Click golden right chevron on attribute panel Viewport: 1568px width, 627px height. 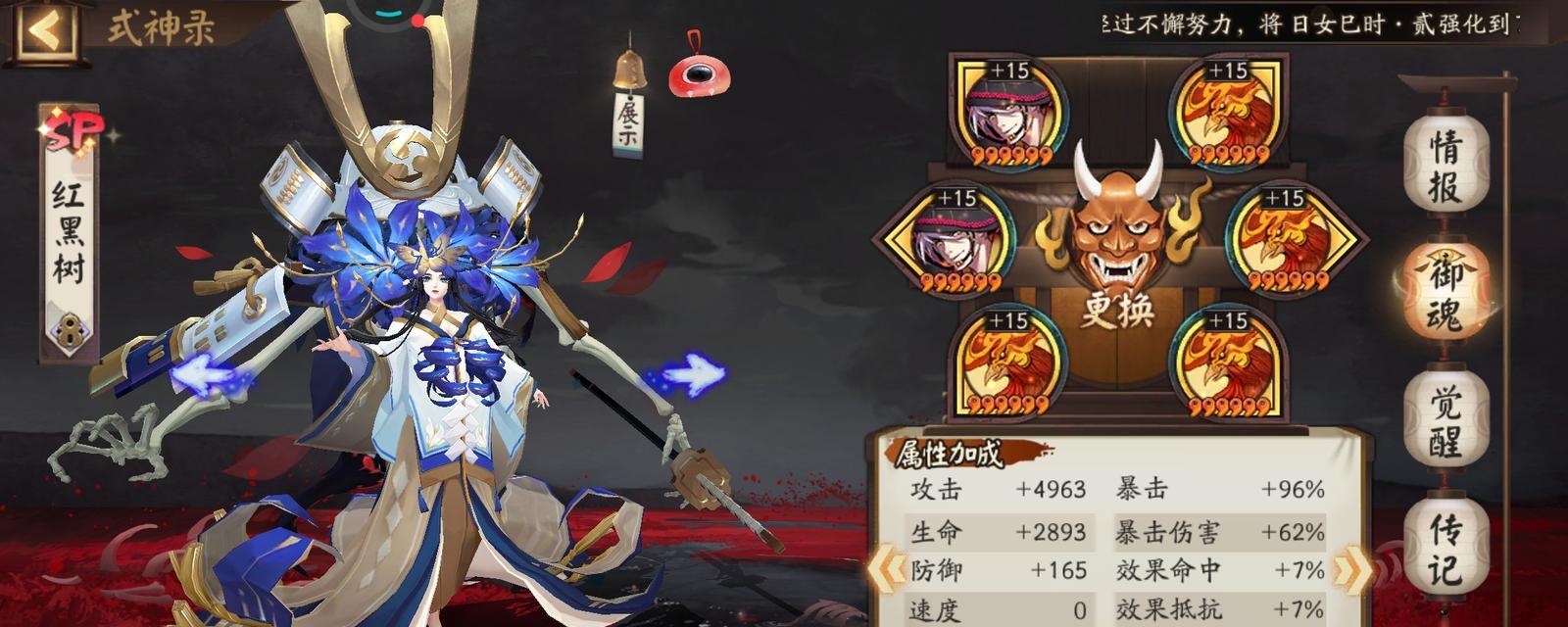coord(1350,570)
